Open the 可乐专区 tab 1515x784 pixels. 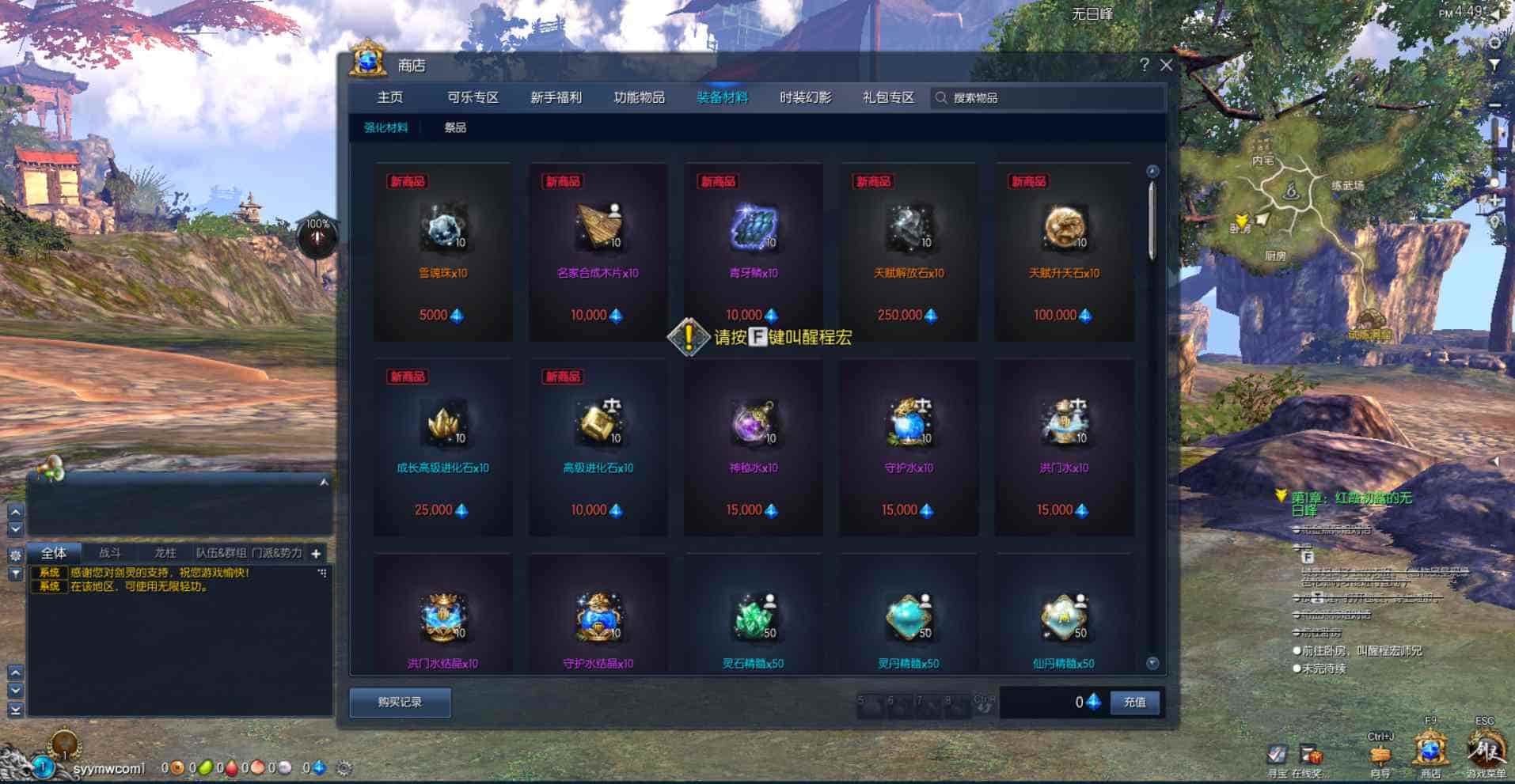[x=473, y=97]
